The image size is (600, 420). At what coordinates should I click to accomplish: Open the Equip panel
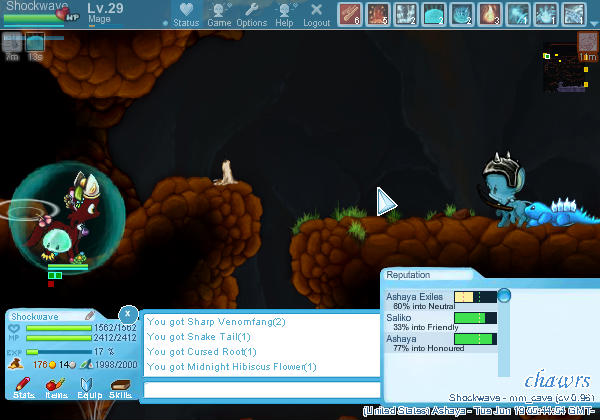[88, 386]
